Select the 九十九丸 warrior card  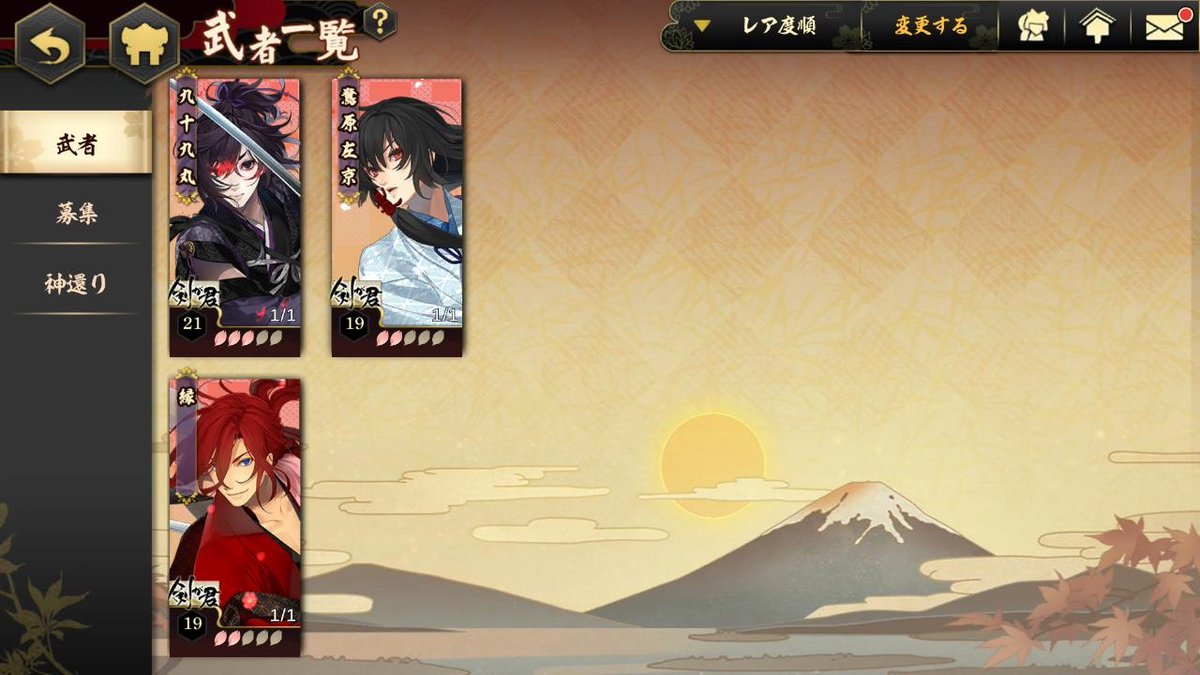click(235, 215)
